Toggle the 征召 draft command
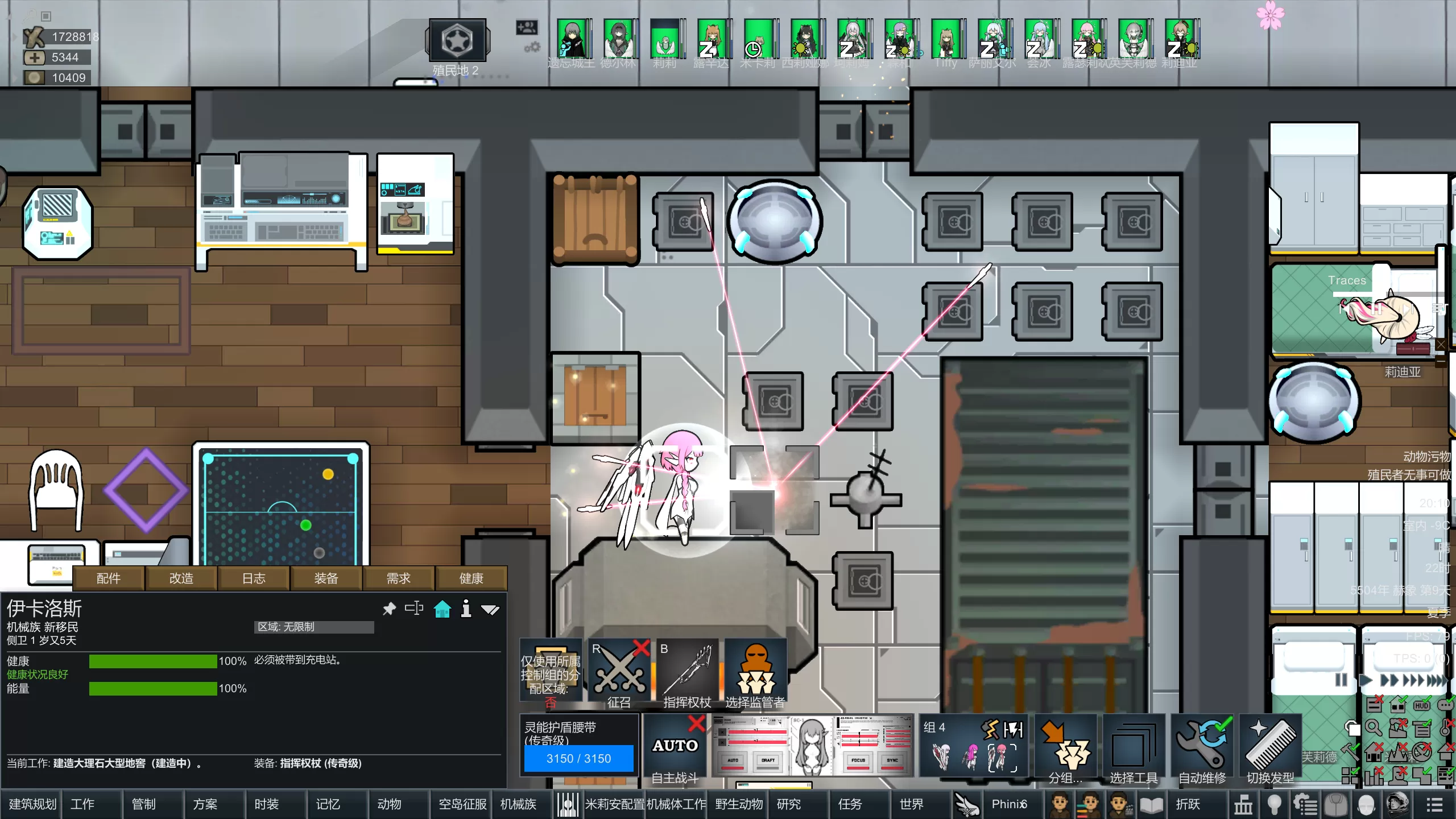Image resolution: width=1456 pixels, height=819 pixels. [619, 674]
